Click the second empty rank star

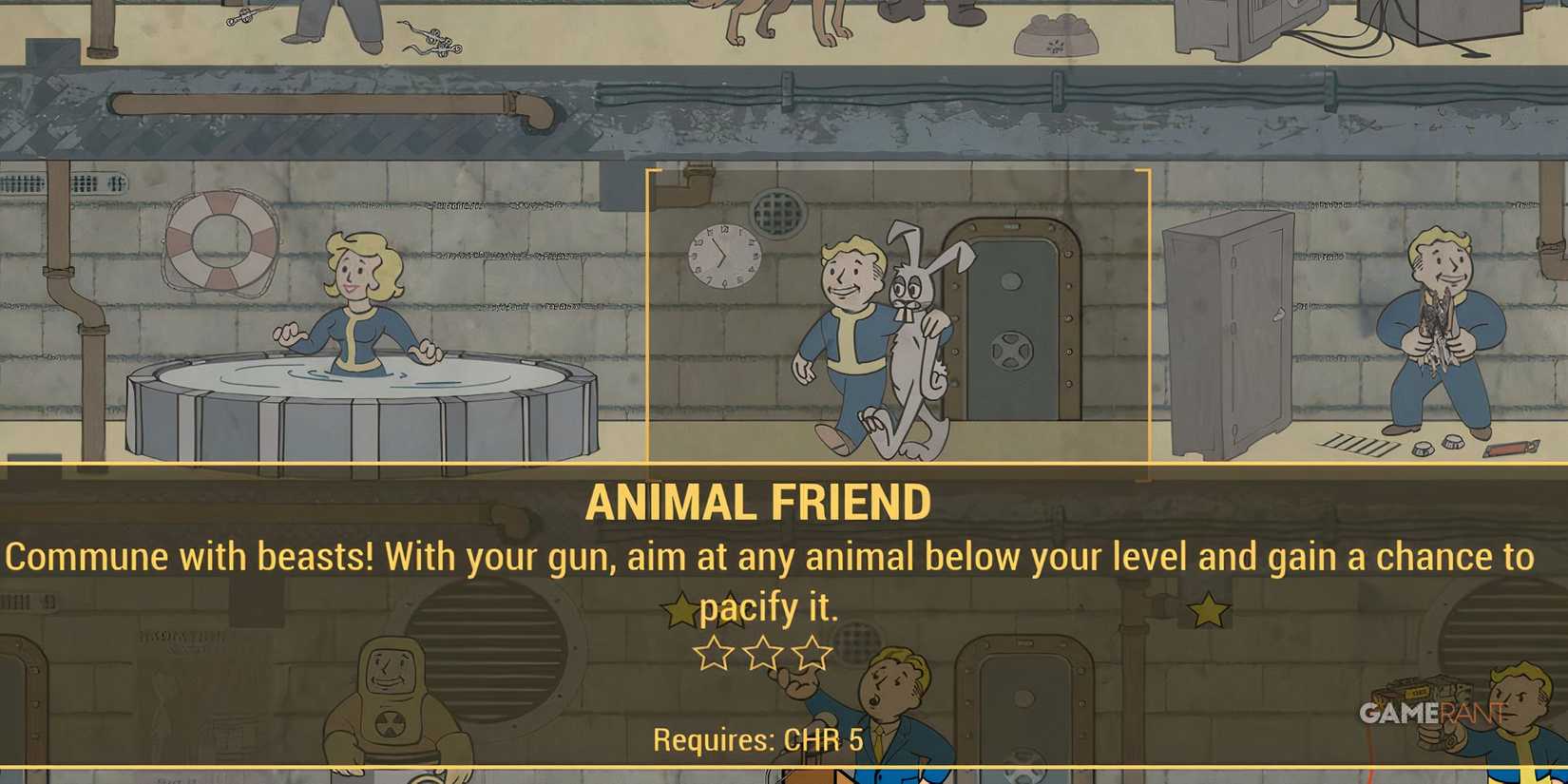[760, 653]
